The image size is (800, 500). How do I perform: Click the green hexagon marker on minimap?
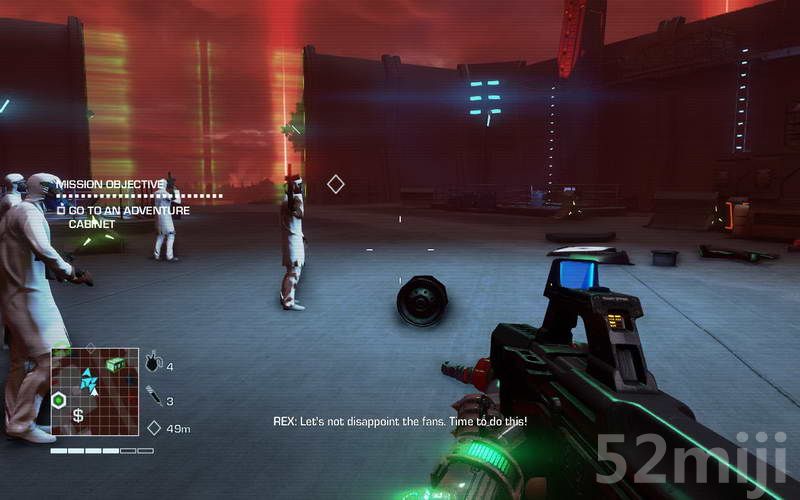[58, 400]
